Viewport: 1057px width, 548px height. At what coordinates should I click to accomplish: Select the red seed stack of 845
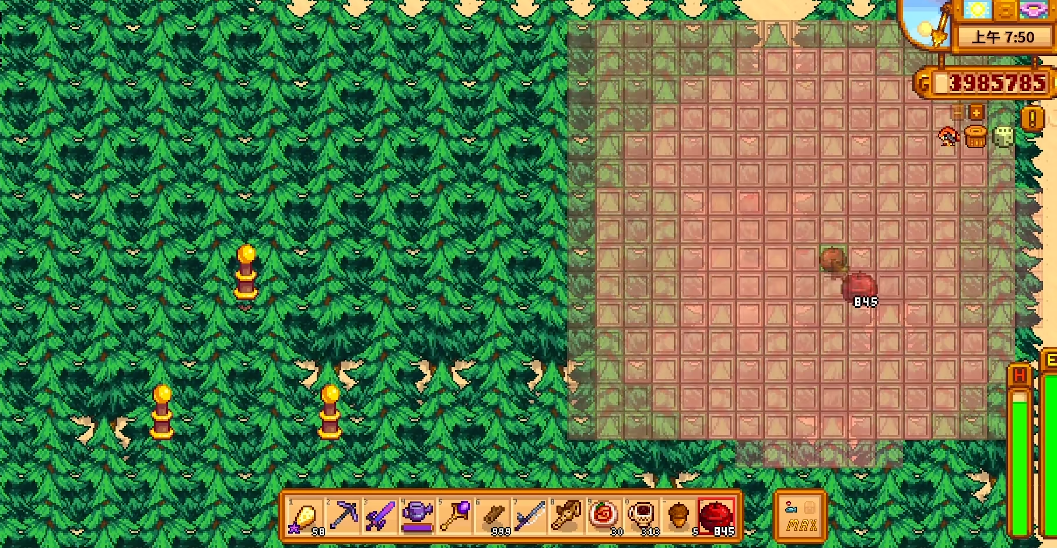pyautogui.click(x=716, y=516)
